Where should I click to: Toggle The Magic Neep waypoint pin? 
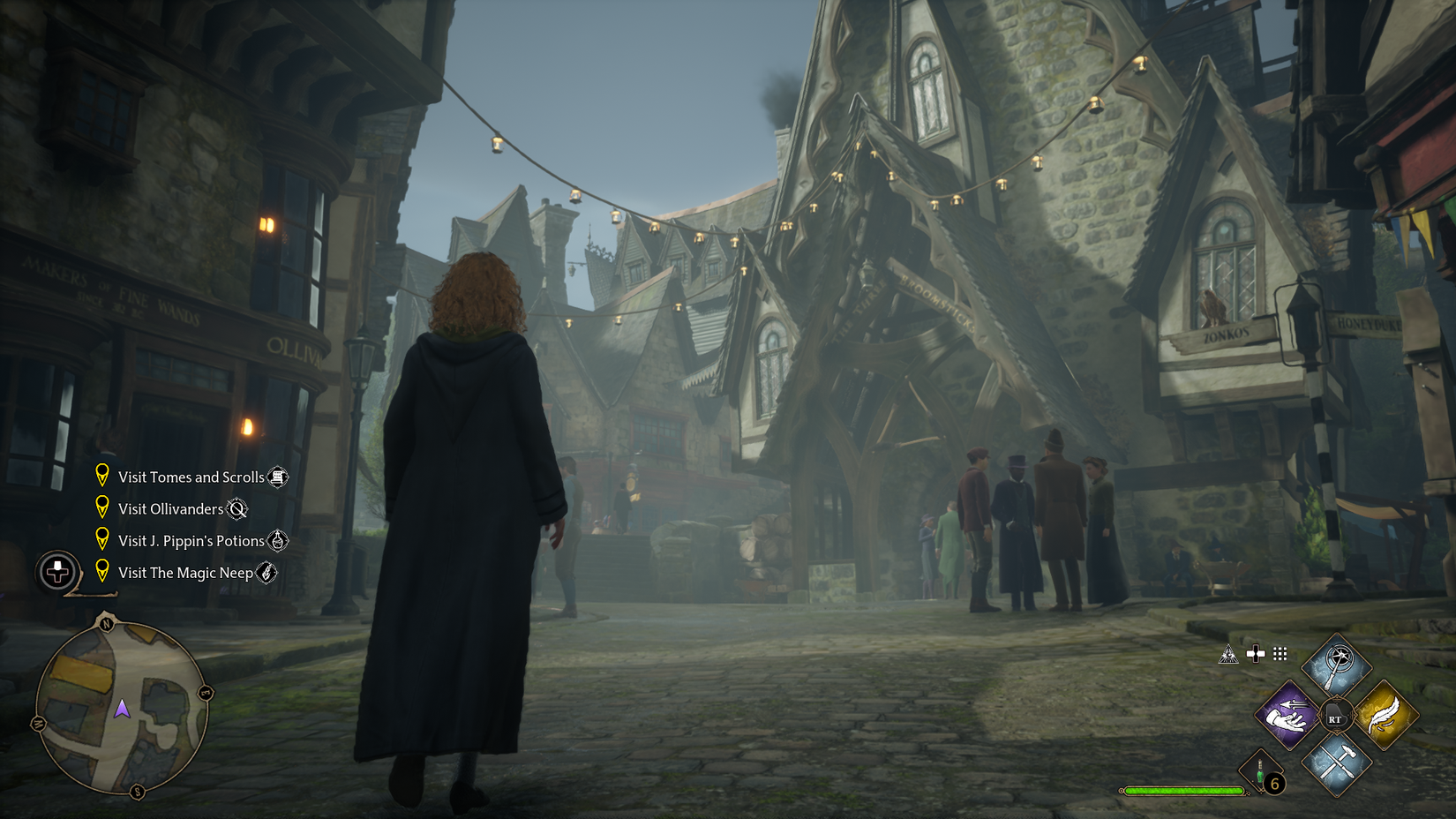click(x=102, y=572)
